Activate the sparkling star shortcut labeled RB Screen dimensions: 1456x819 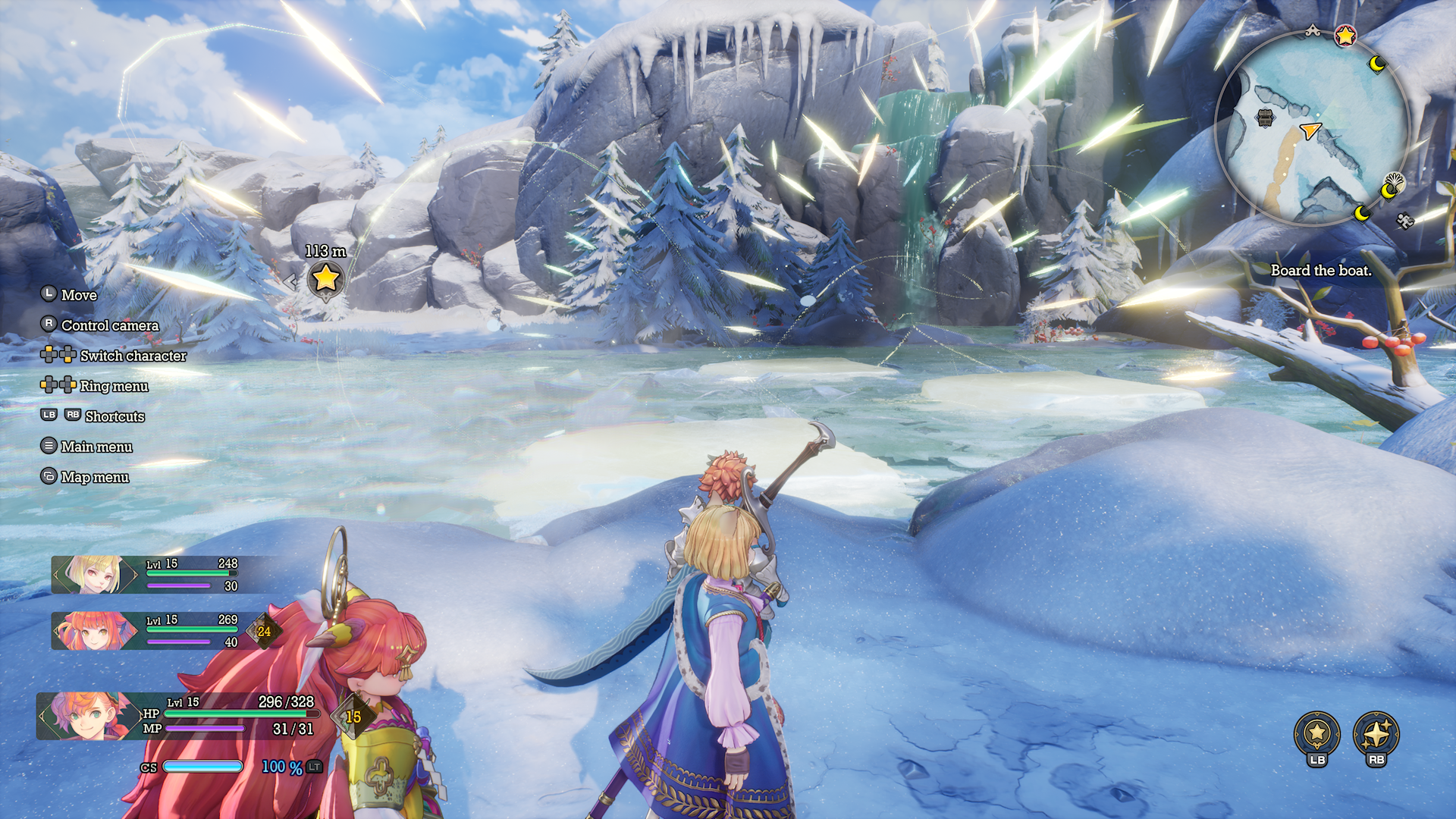[1376, 734]
